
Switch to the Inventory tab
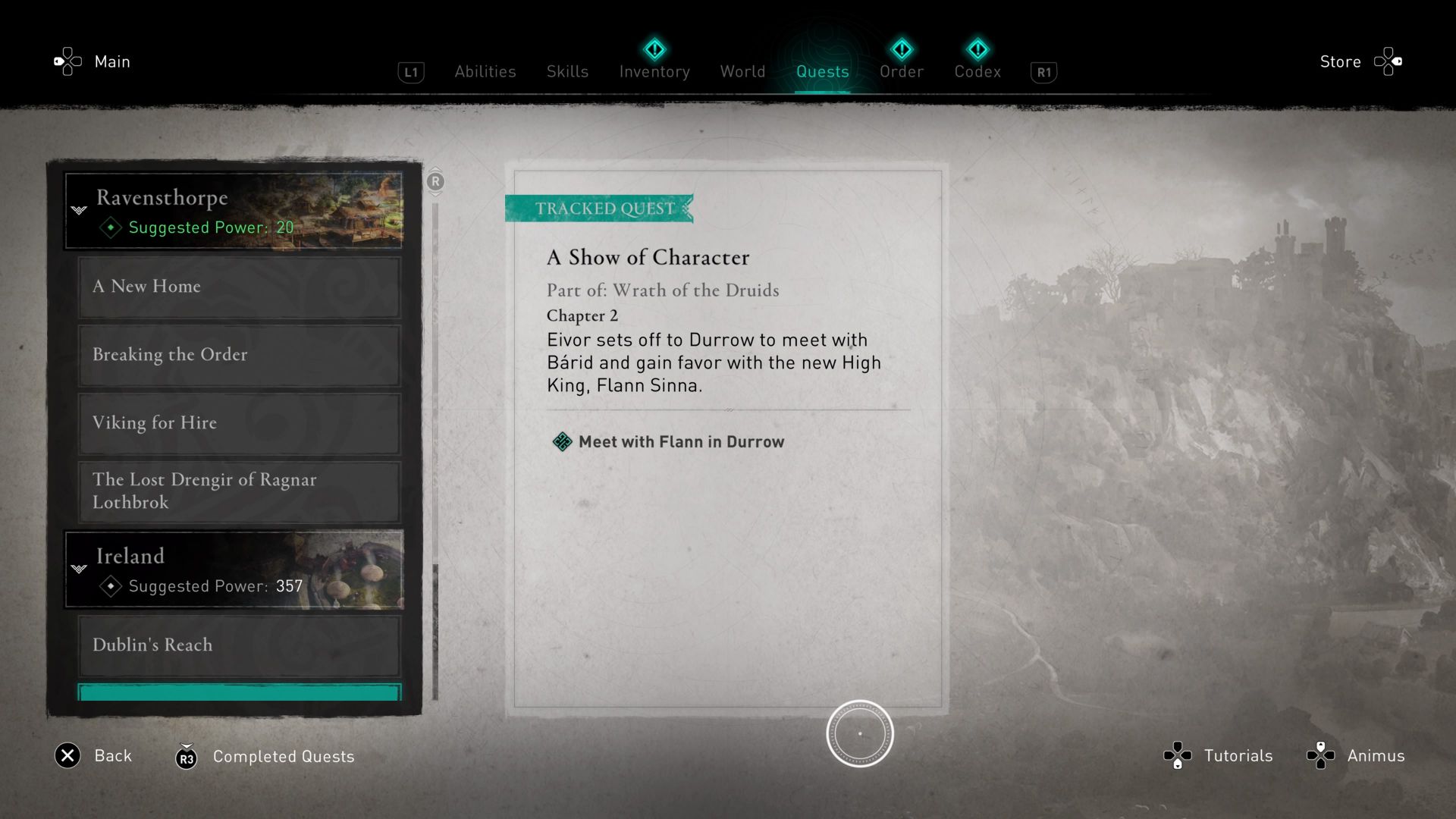click(x=654, y=71)
